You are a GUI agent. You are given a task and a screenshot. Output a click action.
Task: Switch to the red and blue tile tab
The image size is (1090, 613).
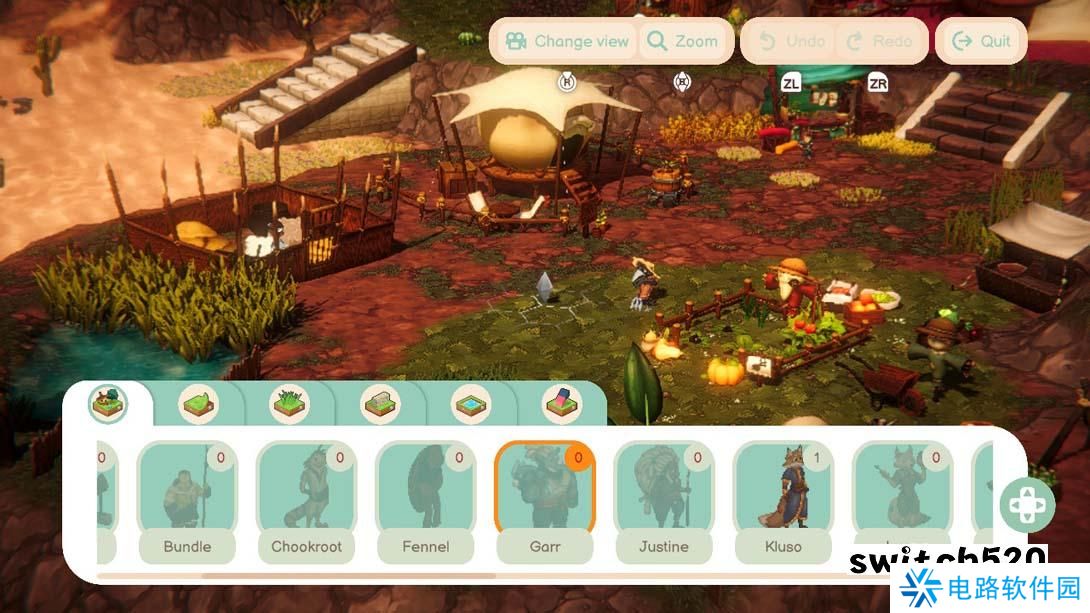coord(562,404)
